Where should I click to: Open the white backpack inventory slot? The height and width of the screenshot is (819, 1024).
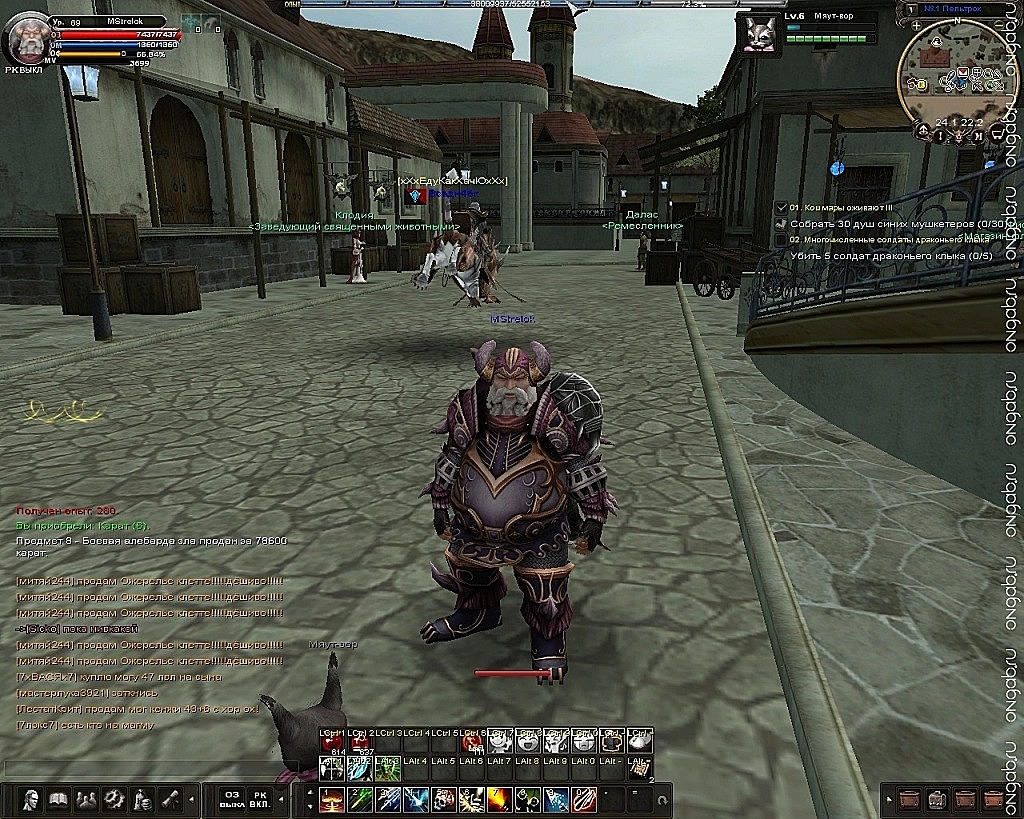click(937, 800)
